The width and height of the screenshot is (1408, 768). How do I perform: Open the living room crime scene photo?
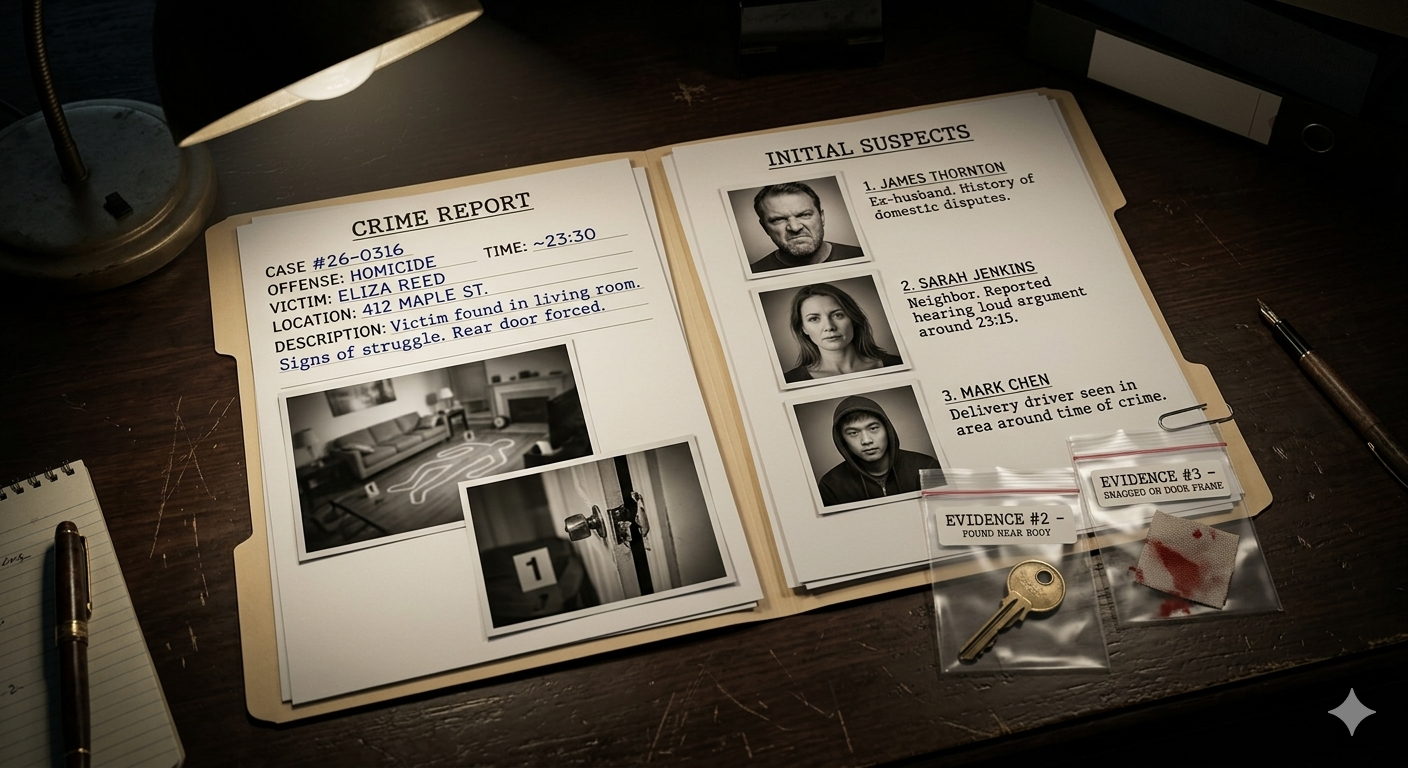pos(420,440)
